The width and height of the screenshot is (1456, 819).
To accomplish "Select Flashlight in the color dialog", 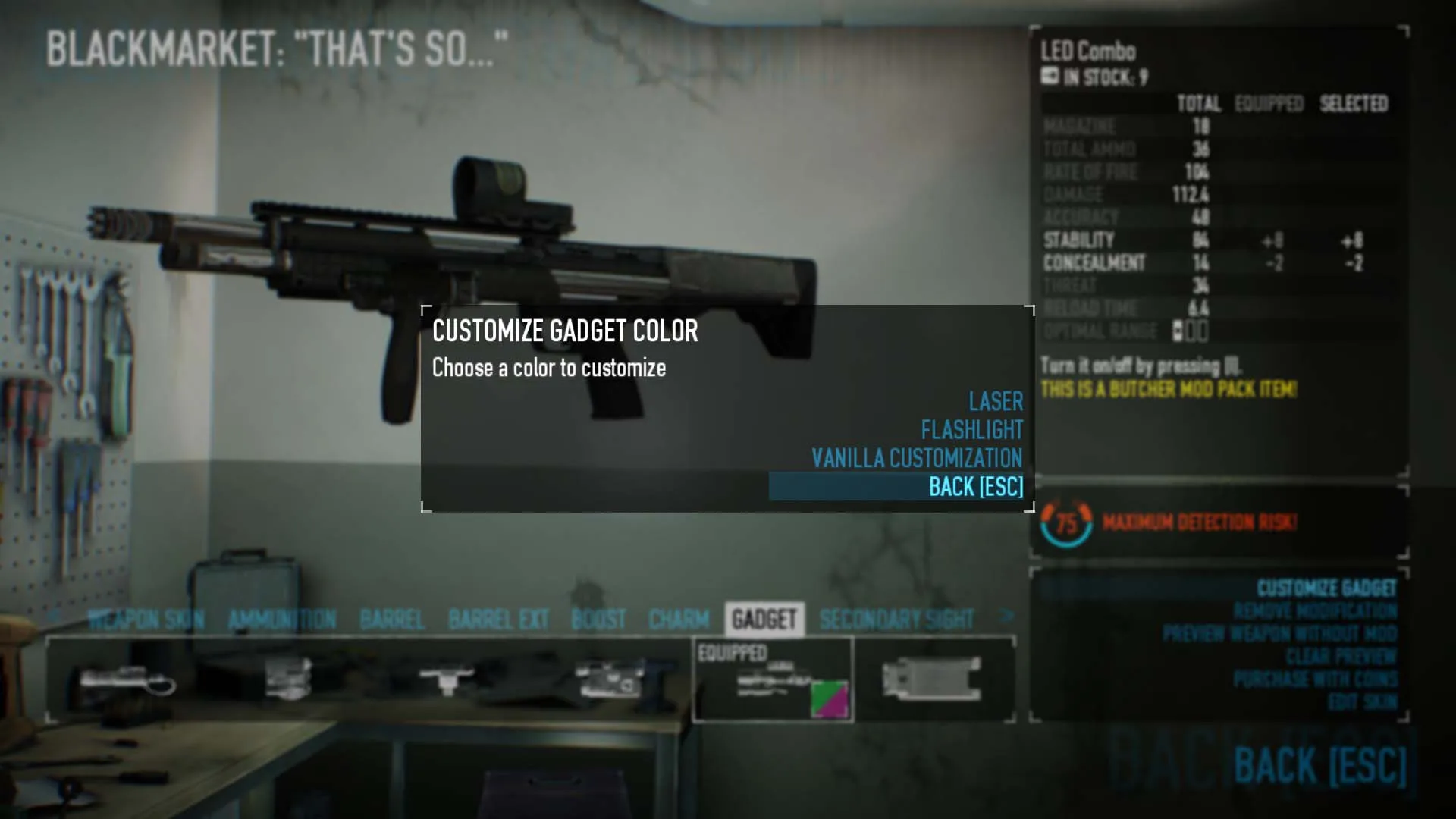I will coord(971,430).
